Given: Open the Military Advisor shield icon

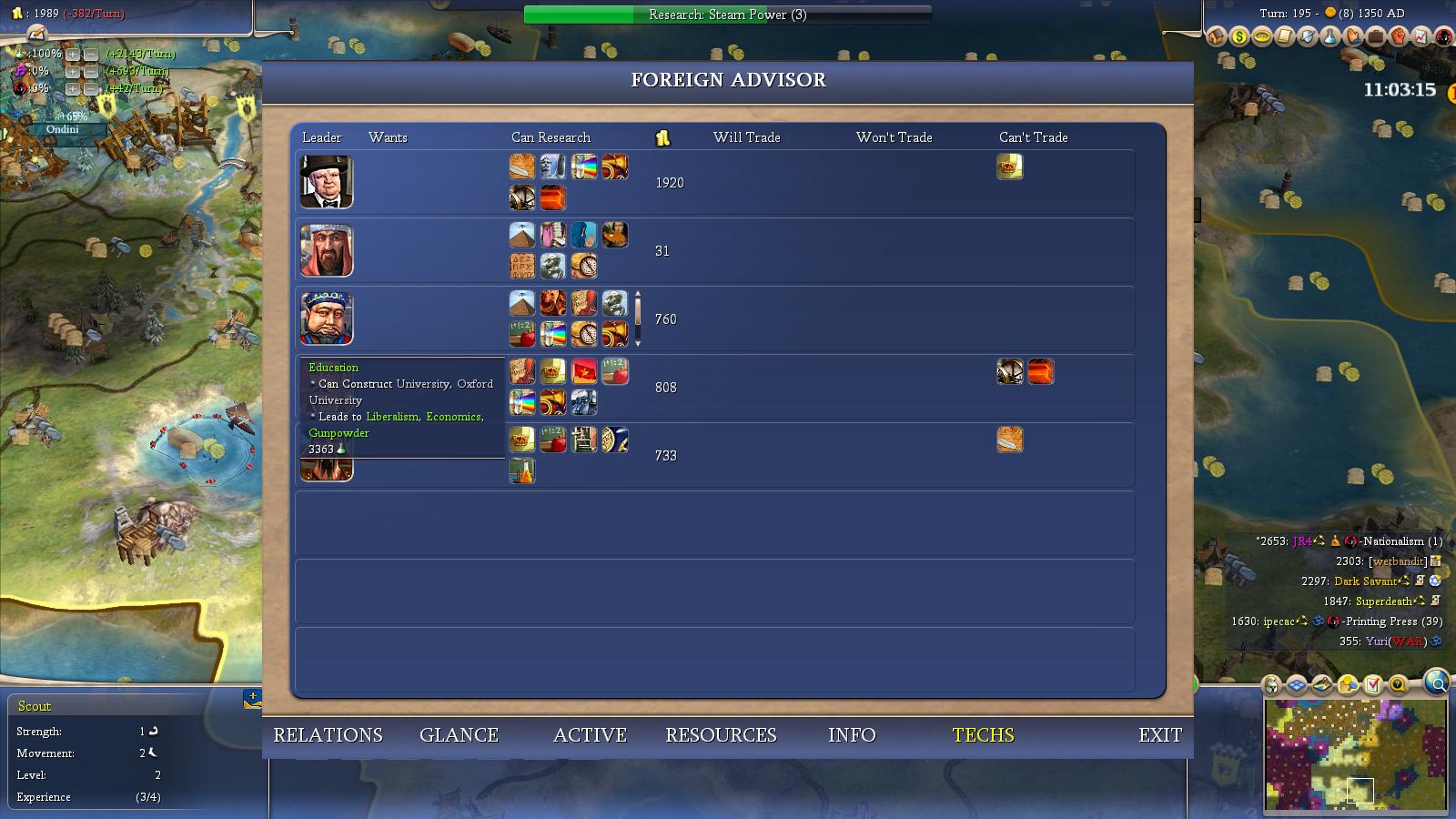Looking at the screenshot, I should [x=1306, y=38].
